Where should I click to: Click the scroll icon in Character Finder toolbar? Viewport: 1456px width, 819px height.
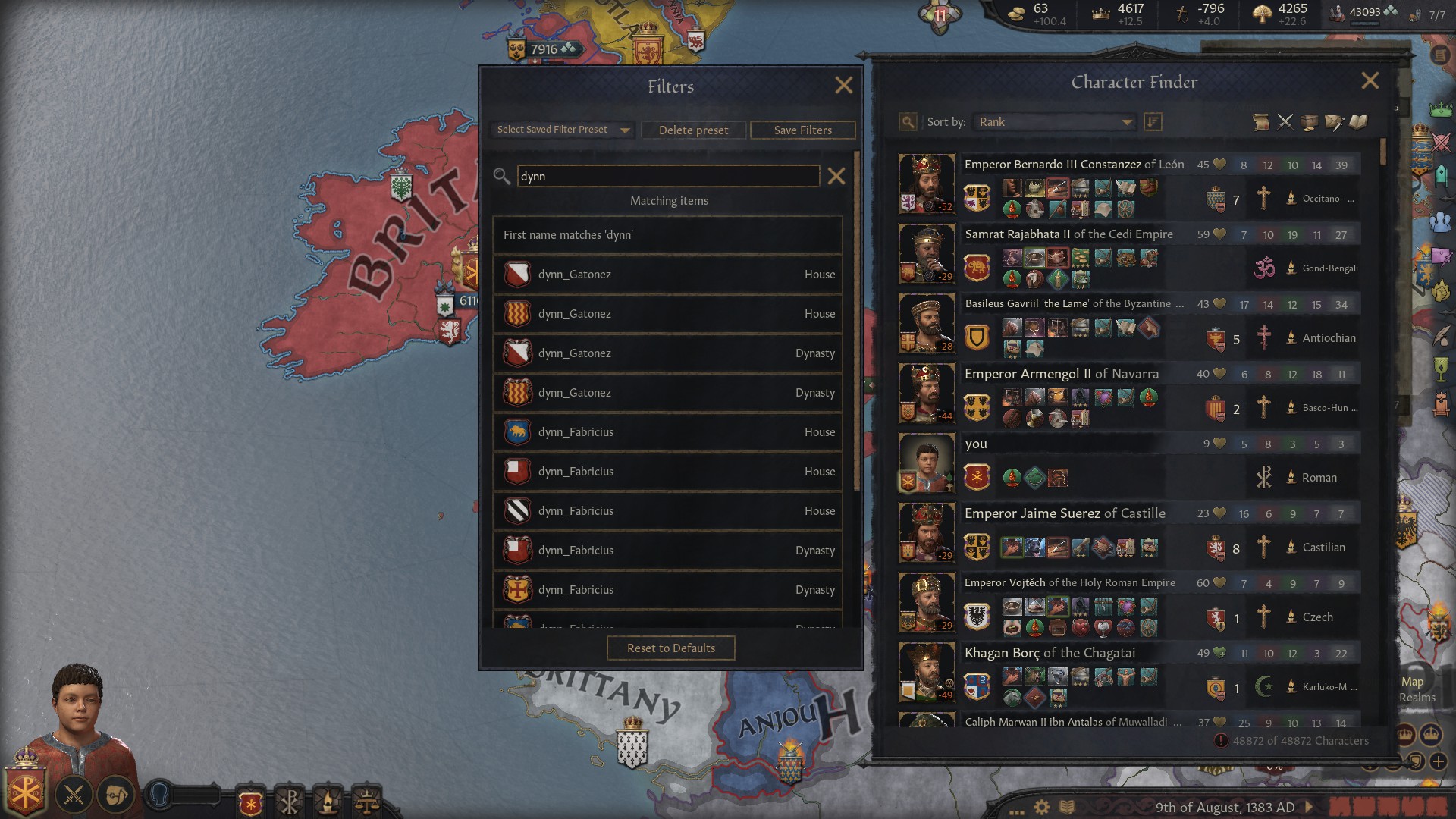pyautogui.click(x=1262, y=121)
